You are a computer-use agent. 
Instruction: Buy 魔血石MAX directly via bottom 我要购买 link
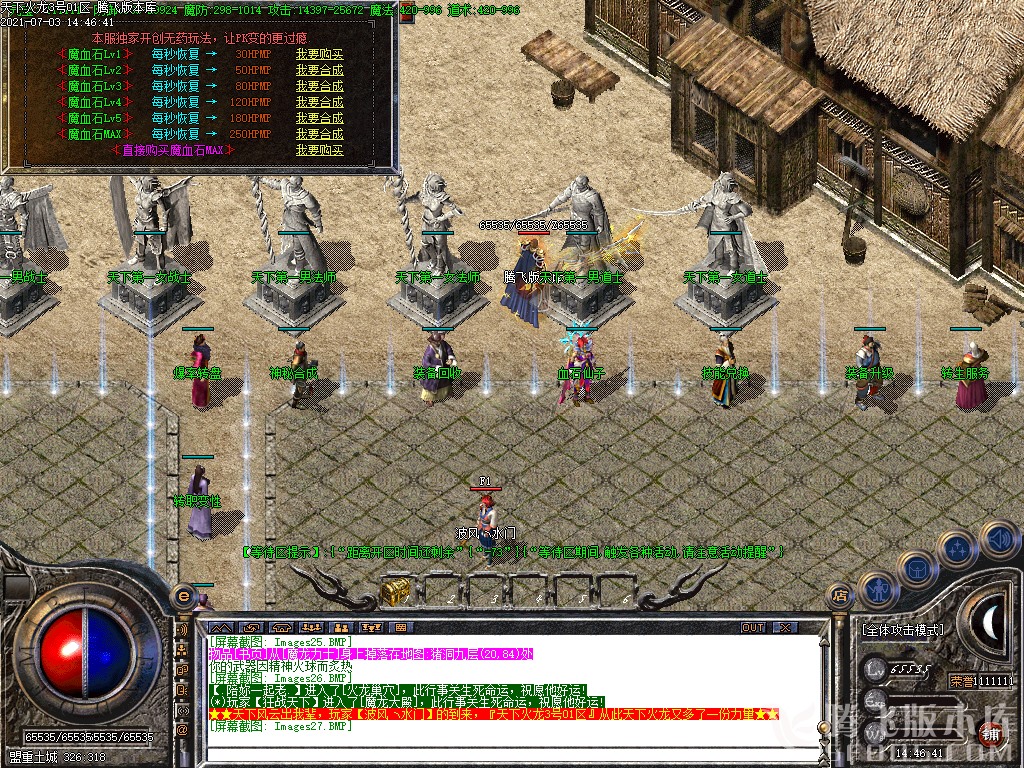(319, 150)
